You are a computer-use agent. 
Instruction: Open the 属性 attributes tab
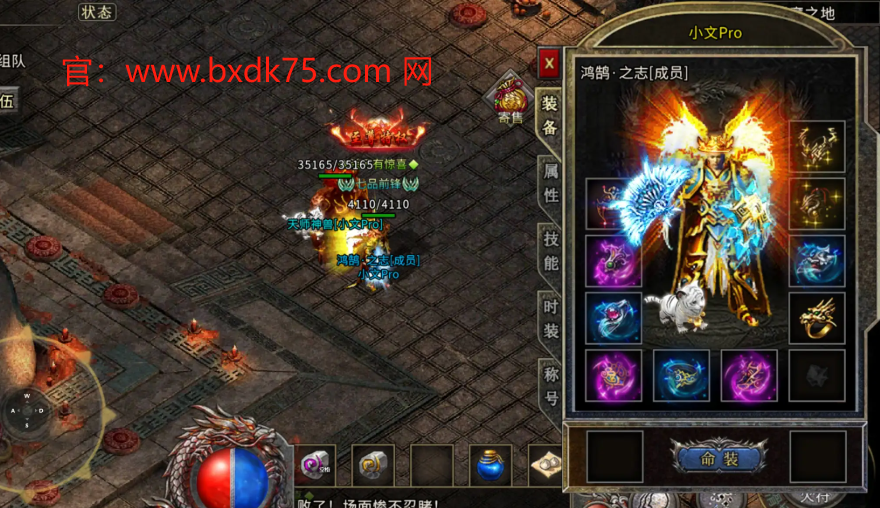pyautogui.click(x=550, y=182)
